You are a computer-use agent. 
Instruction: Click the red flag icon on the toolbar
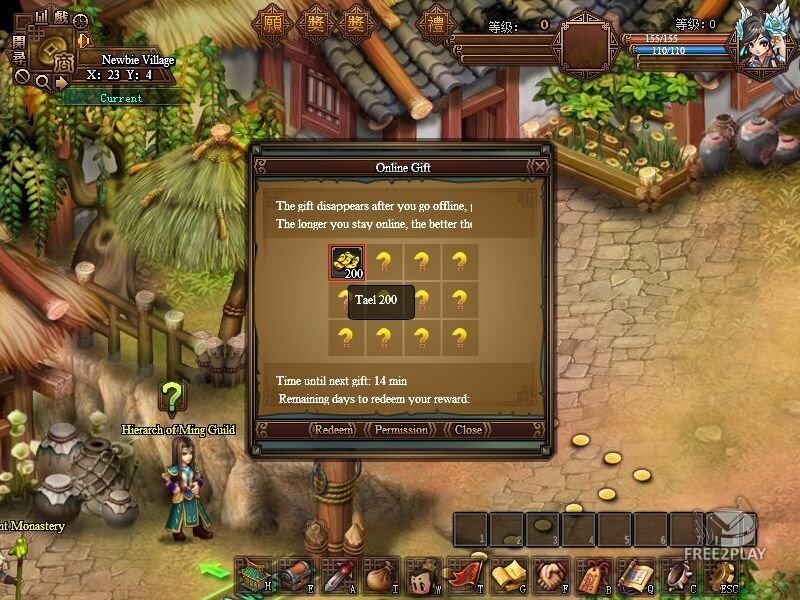(x=467, y=575)
